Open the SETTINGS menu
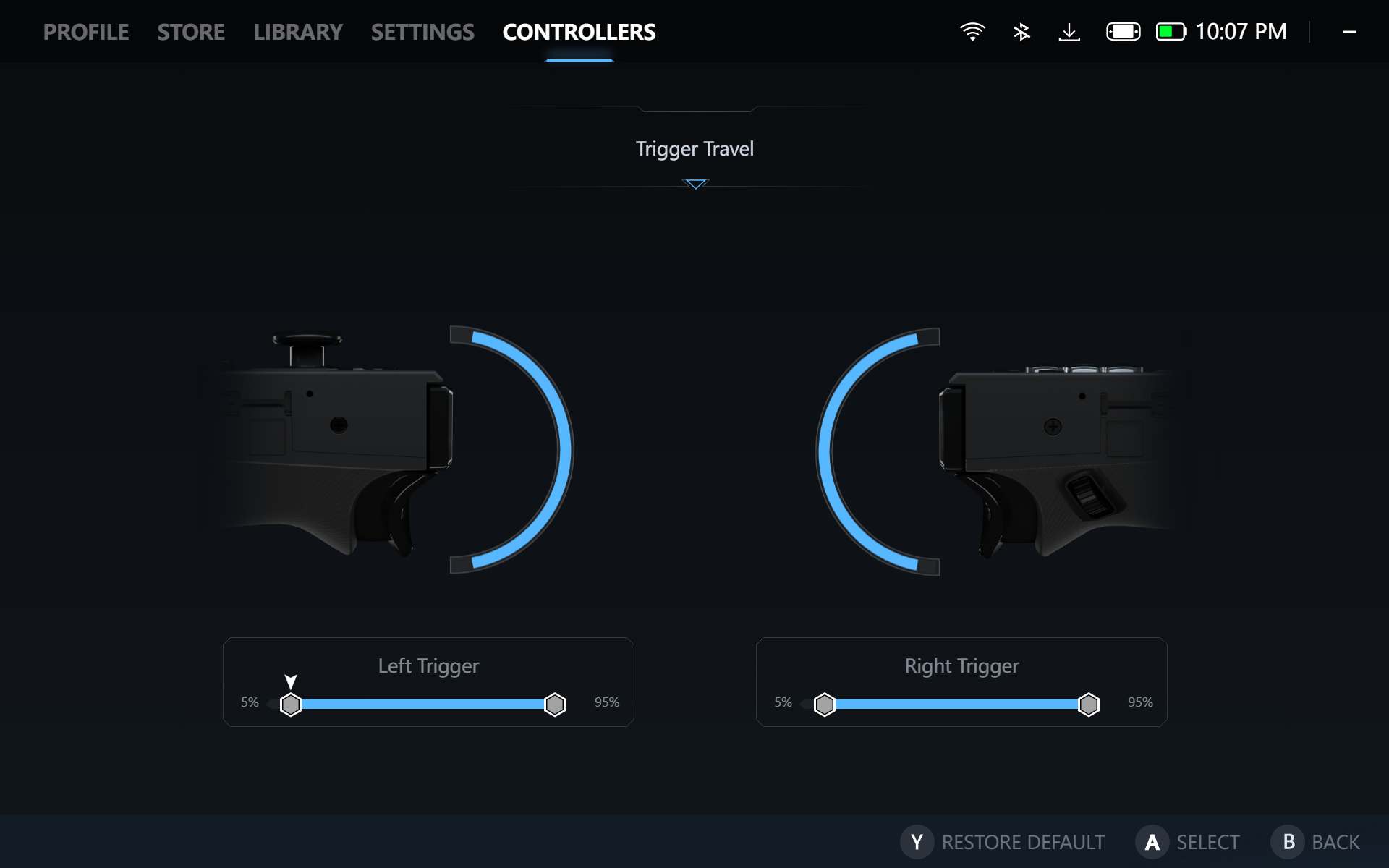Viewport: 1389px width, 868px height. click(423, 32)
